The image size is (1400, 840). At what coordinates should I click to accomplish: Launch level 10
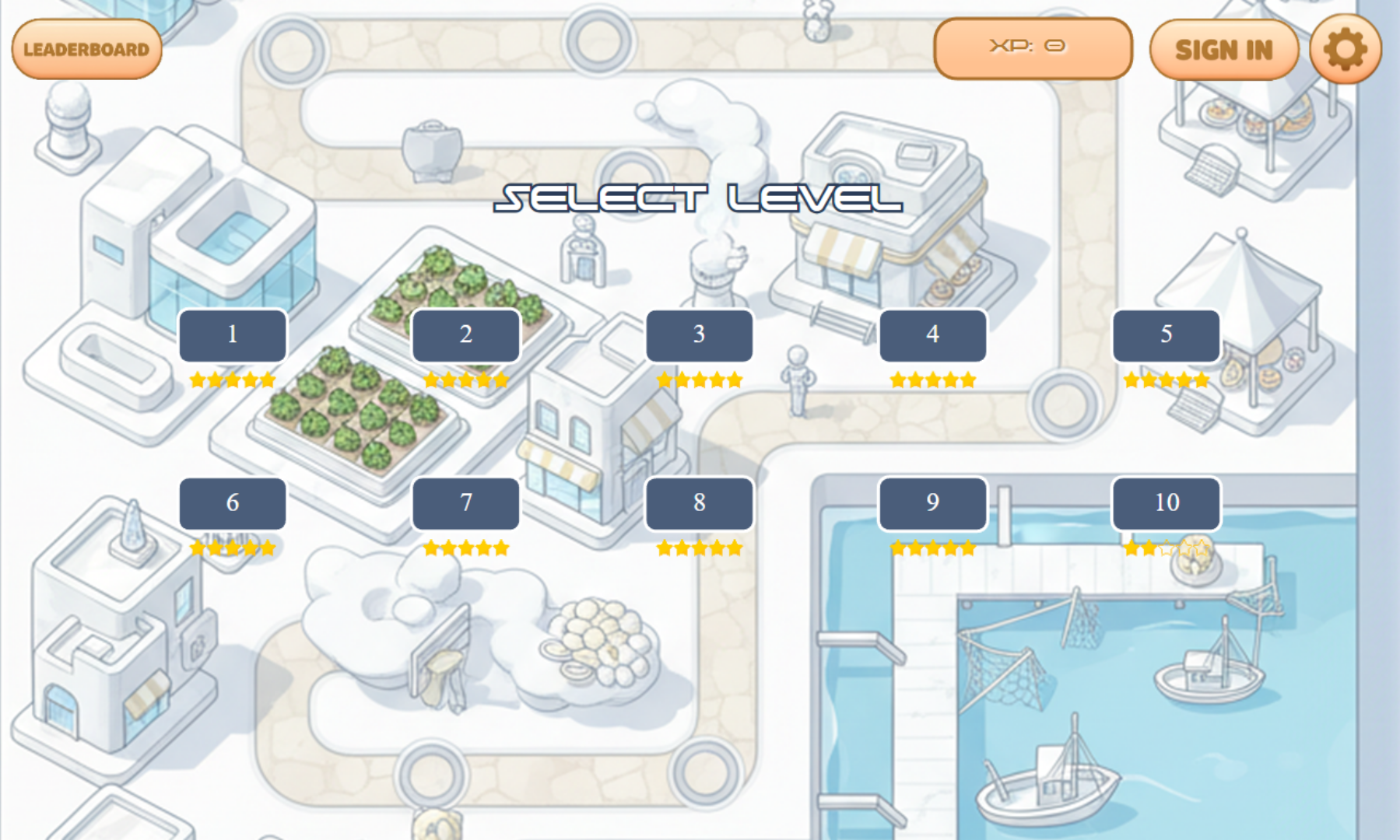click(x=1165, y=503)
